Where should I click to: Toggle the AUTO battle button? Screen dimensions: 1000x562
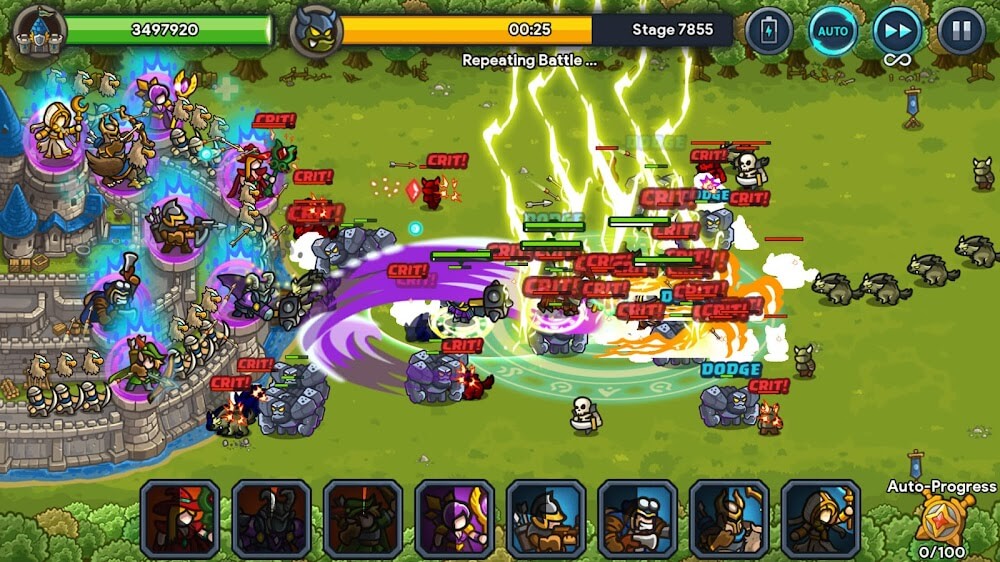[832, 31]
